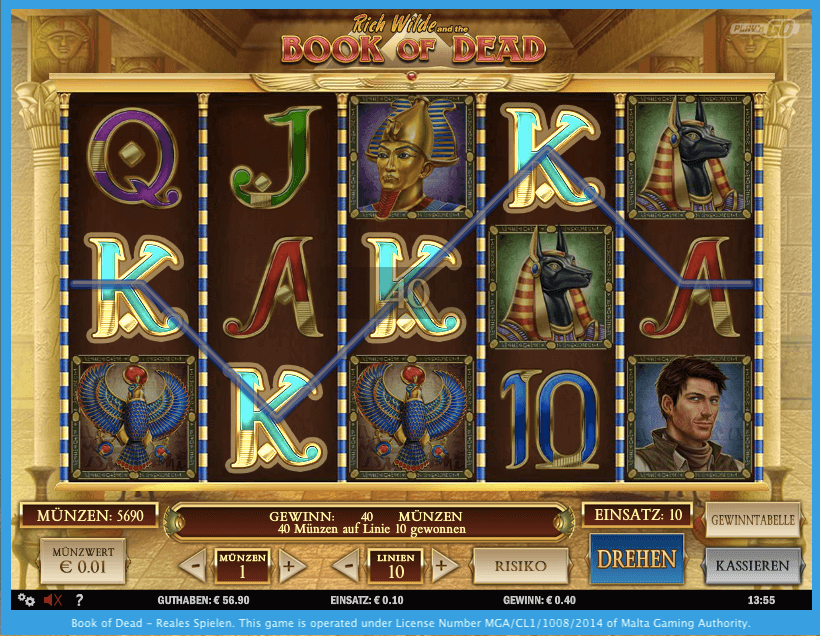Show help via the question mark
Screen dimensions: 820x636
[x=79, y=600]
